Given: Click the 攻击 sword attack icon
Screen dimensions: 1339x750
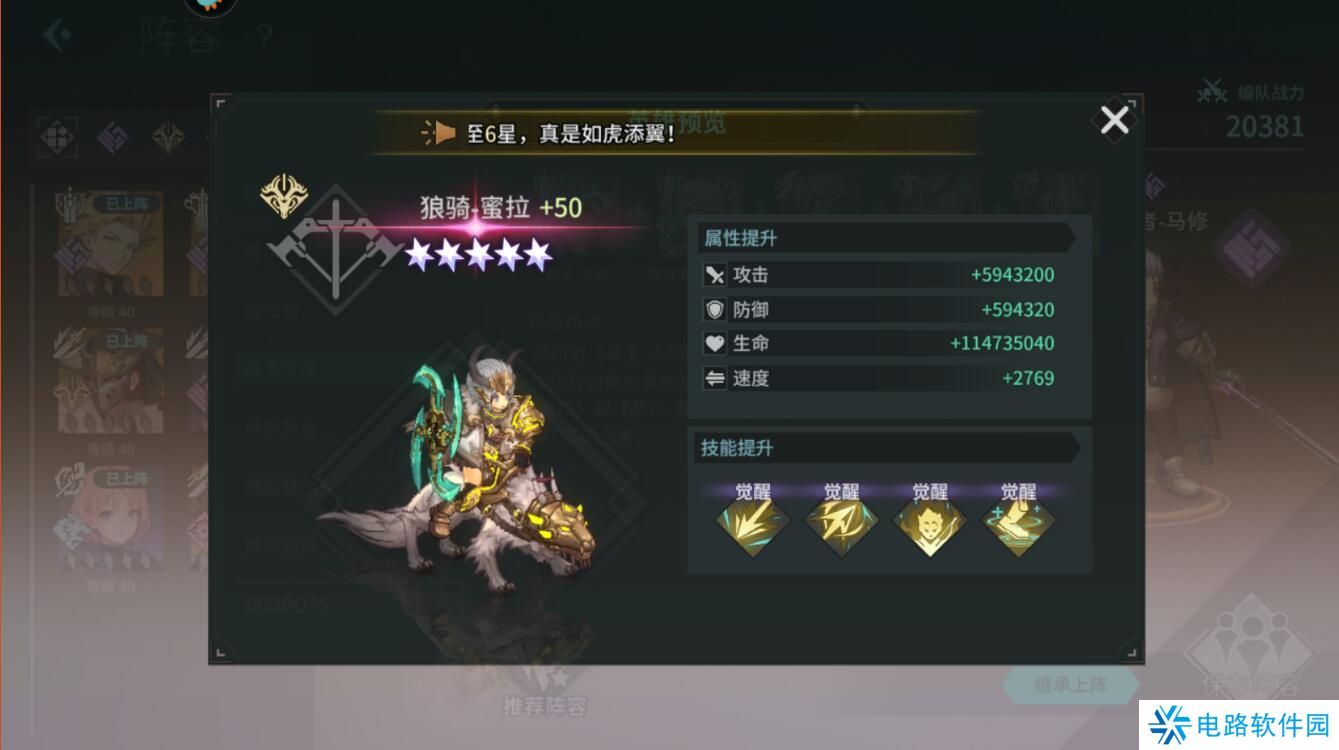Looking at the screenshot, I should pos(714,274).
